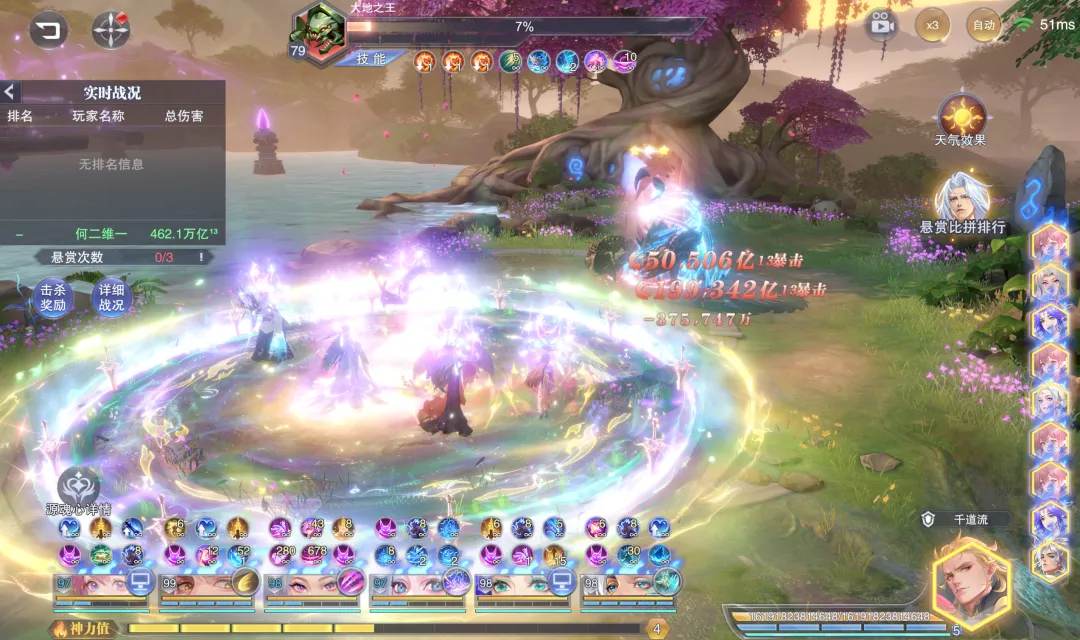The width and height of the screenshot is (1080, 640).
Task: Toggle 自动 auto battle mode
Action: (x=983, y=24)
